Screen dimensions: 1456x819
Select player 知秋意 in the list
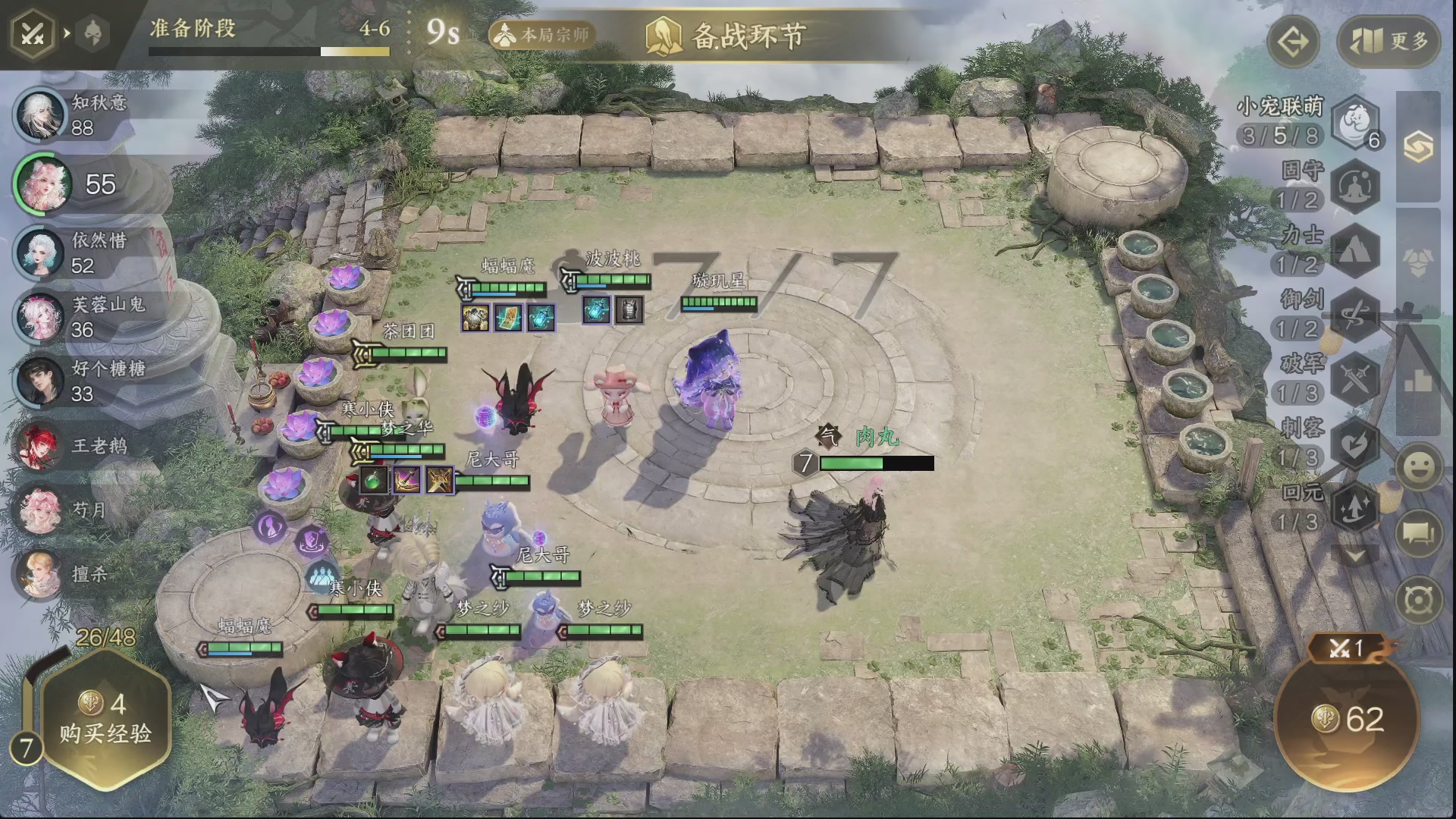(x=42, y=115)
